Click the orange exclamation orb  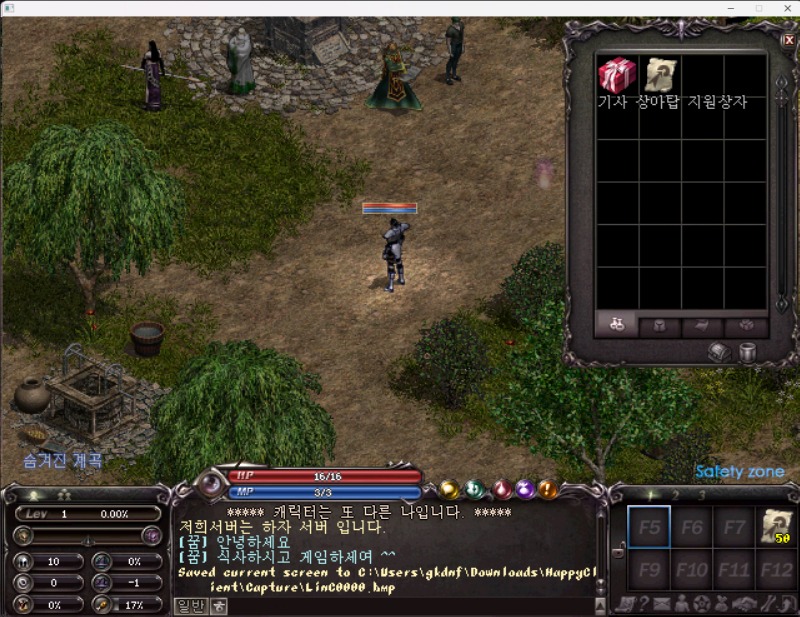coord(548,489)
